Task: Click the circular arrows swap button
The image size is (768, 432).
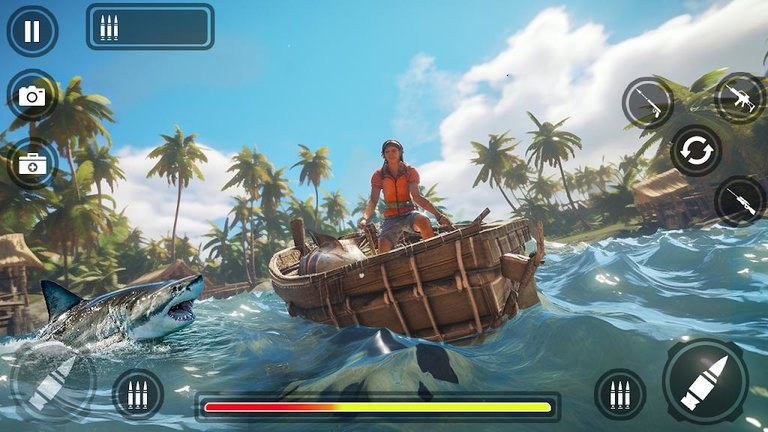Action: pos(695,151)
